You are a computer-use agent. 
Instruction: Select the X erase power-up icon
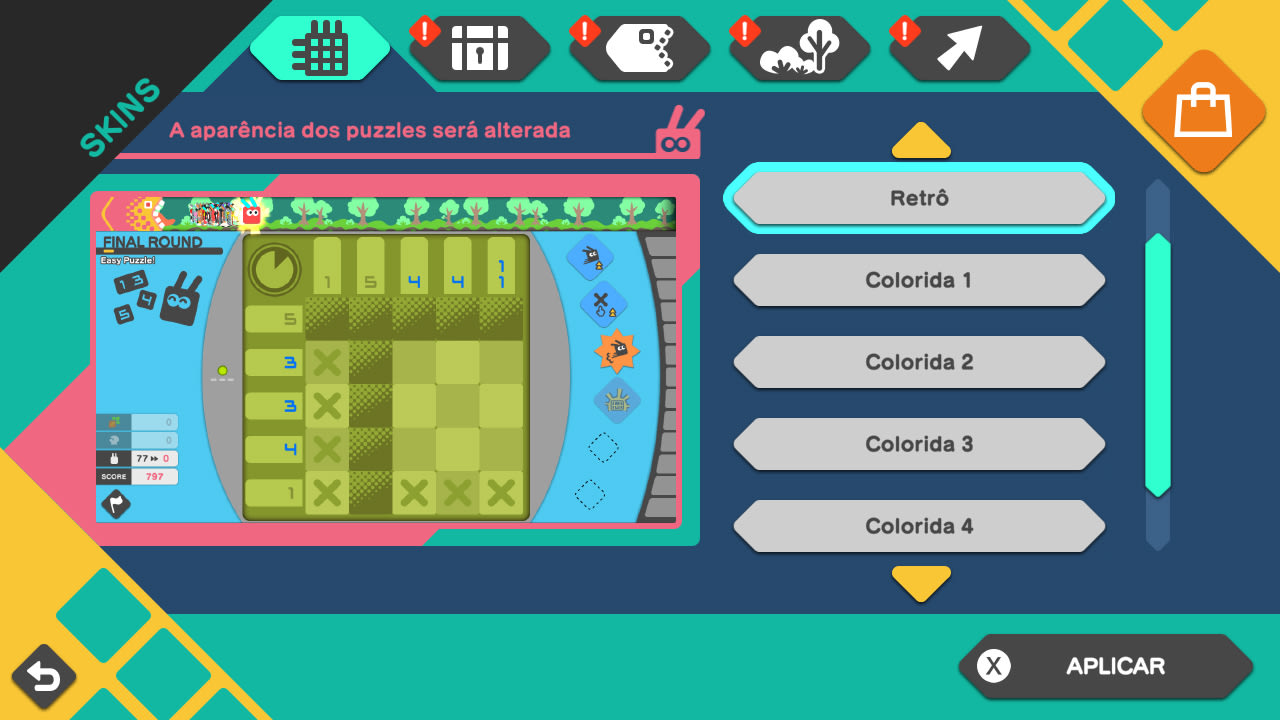click(x=598, y=304)
